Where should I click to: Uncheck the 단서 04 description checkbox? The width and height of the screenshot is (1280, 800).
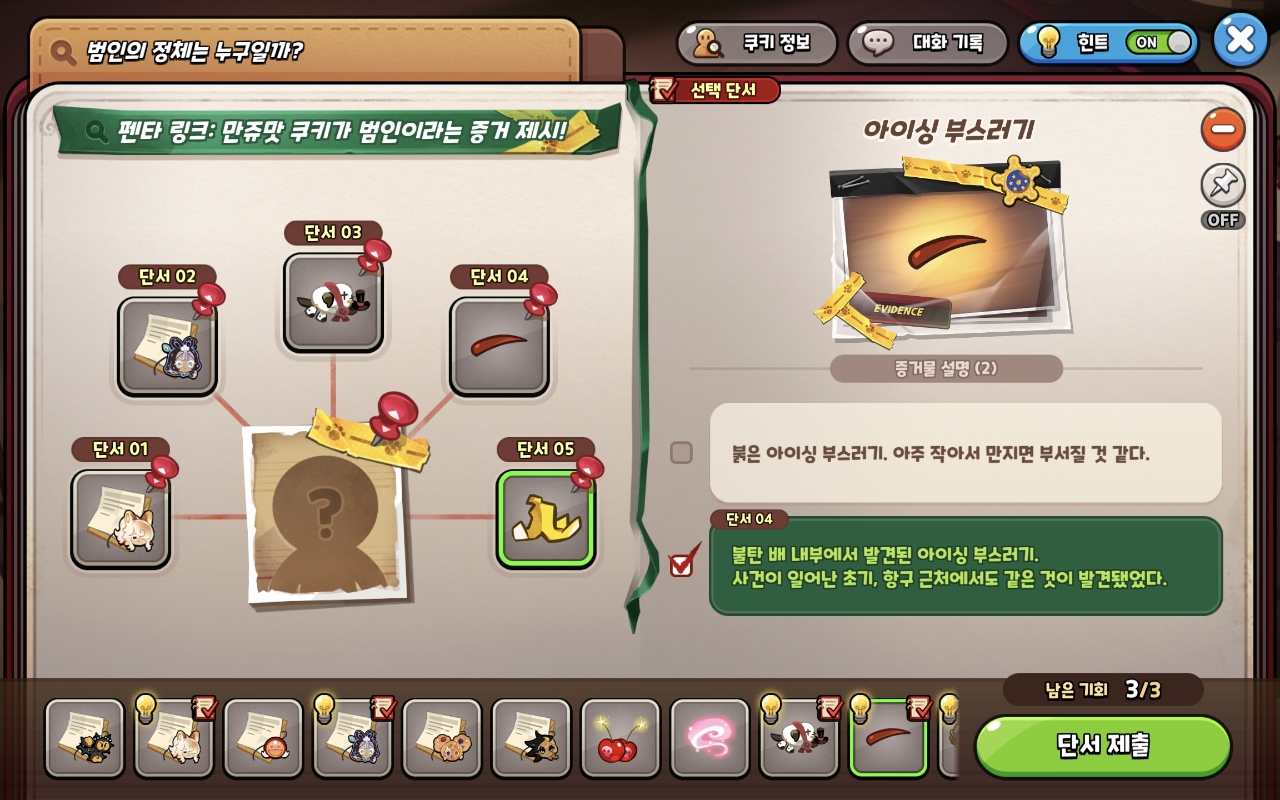tap(681, 563)
